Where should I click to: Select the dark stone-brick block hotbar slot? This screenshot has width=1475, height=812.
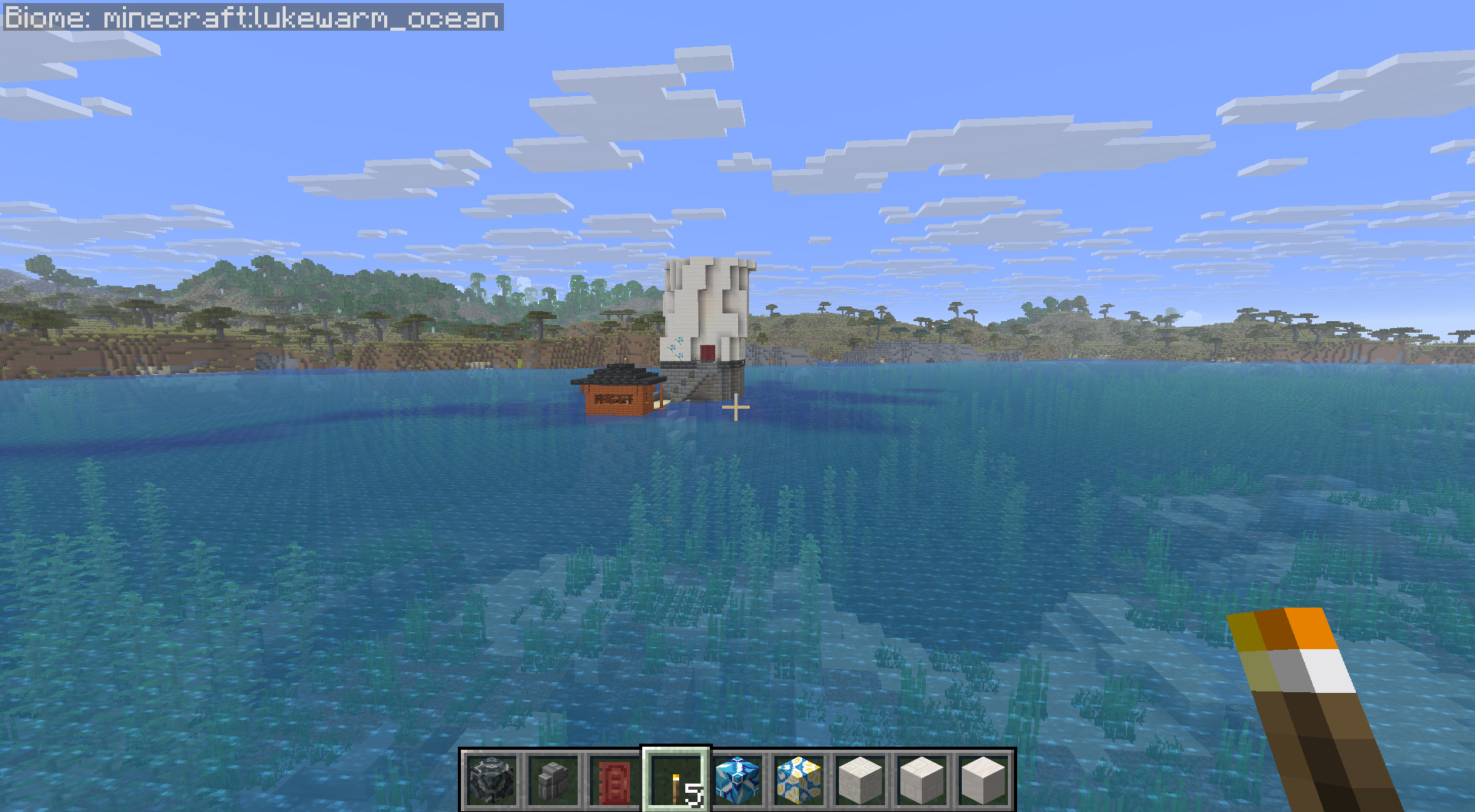(x=492, y=780)
